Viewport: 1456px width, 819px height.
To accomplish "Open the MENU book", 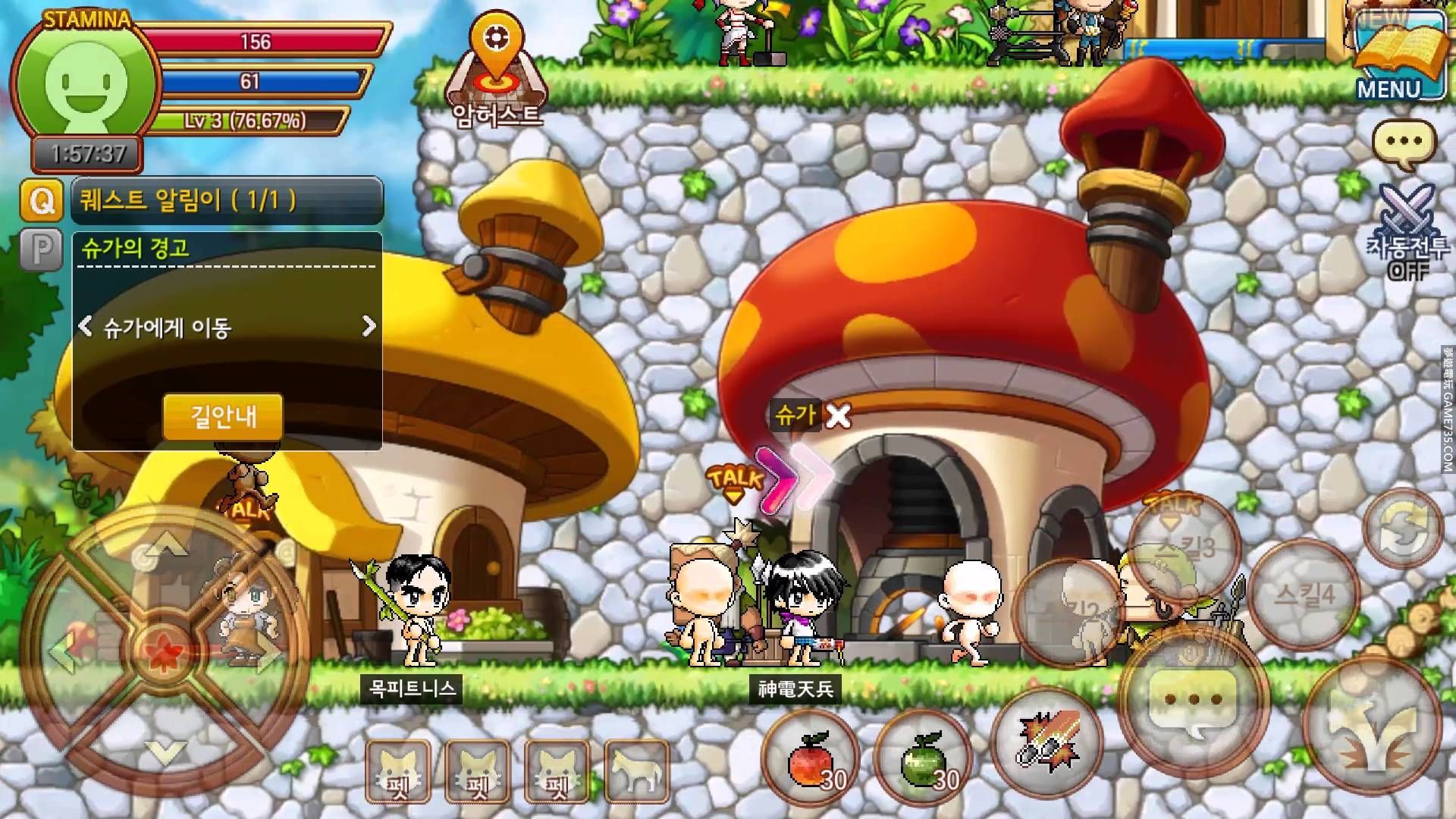I will click(1399, 57).
